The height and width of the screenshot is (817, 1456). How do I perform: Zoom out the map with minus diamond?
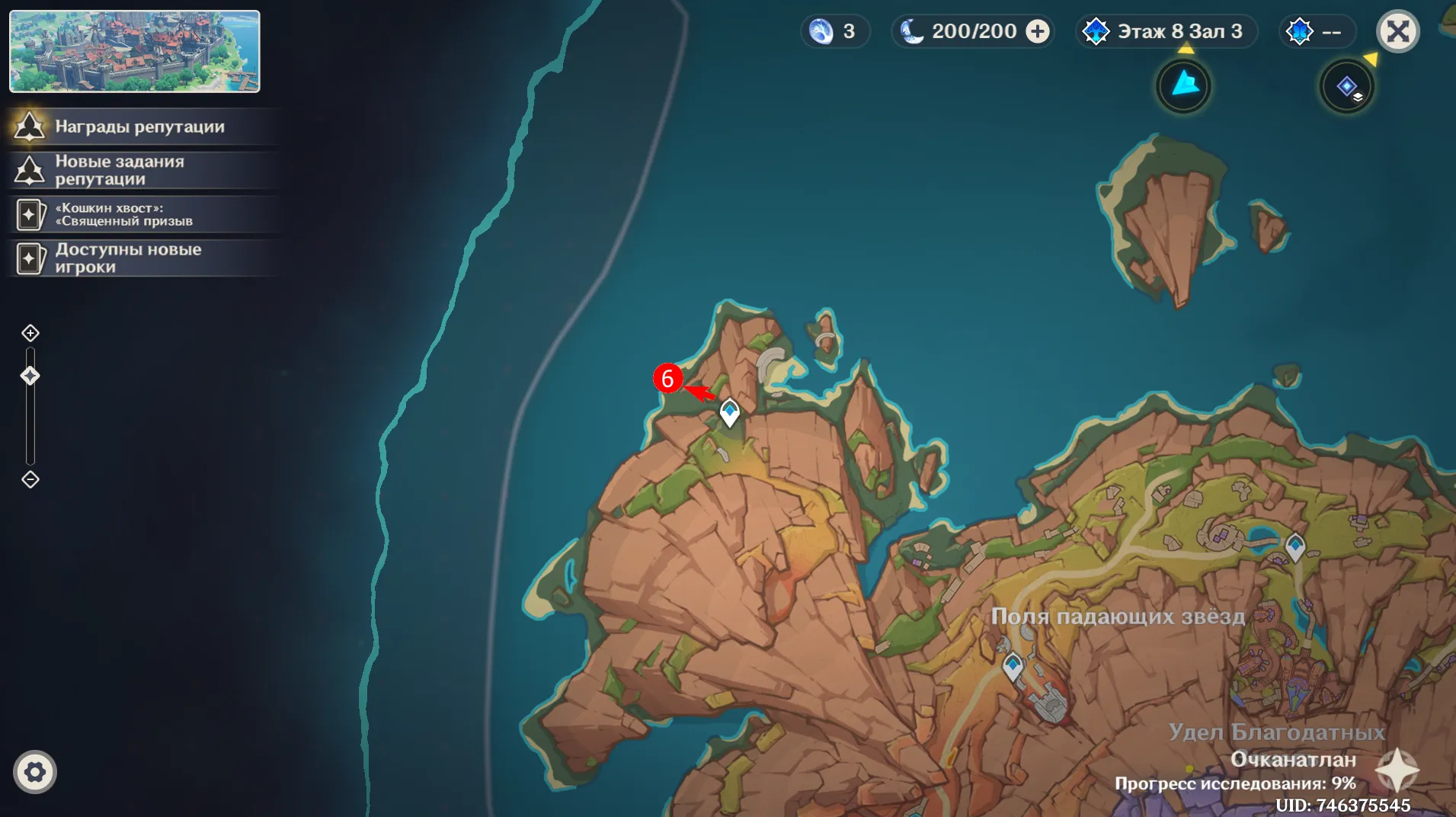30,479
